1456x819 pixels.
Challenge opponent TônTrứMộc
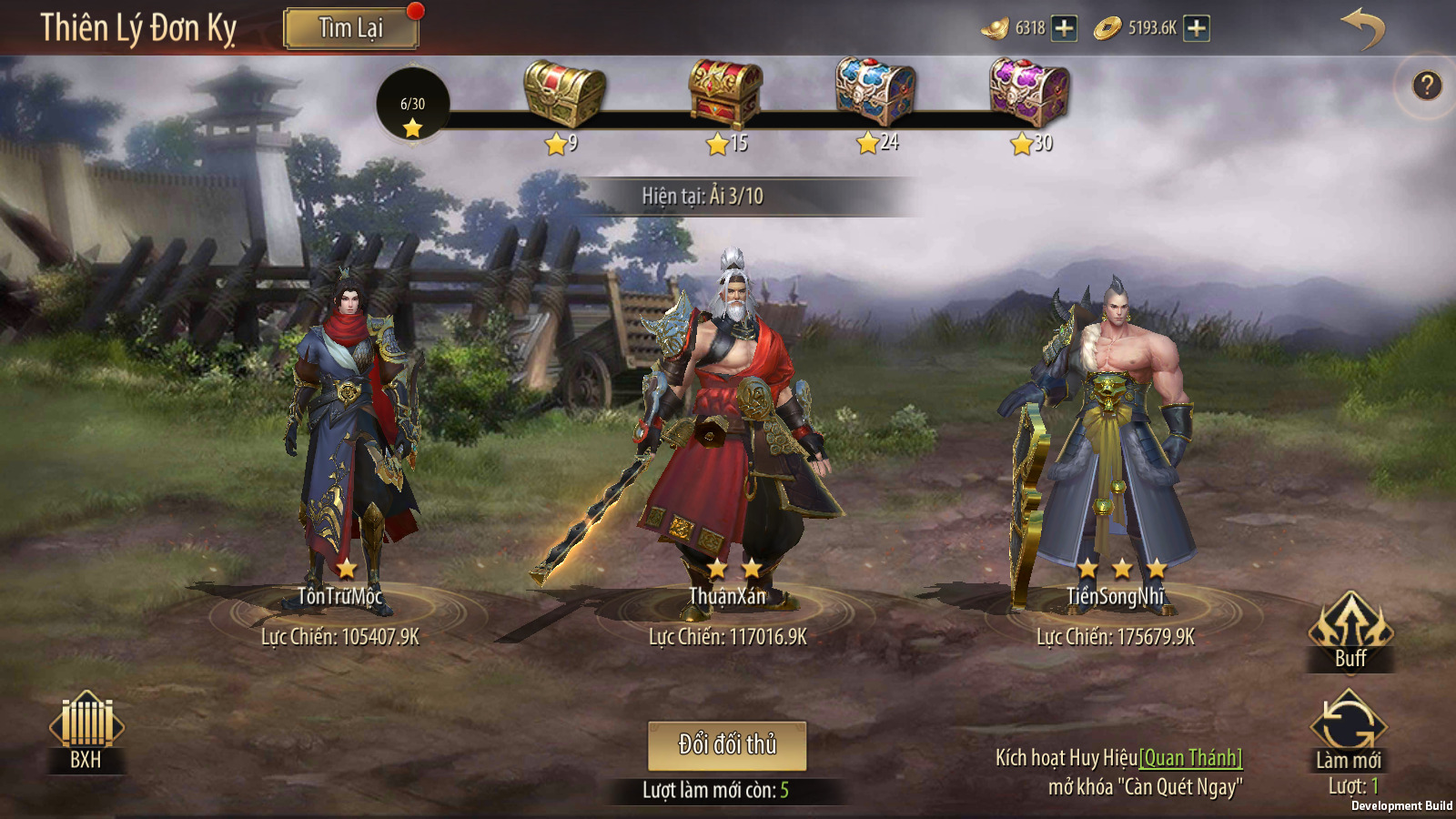click(350, 428)
